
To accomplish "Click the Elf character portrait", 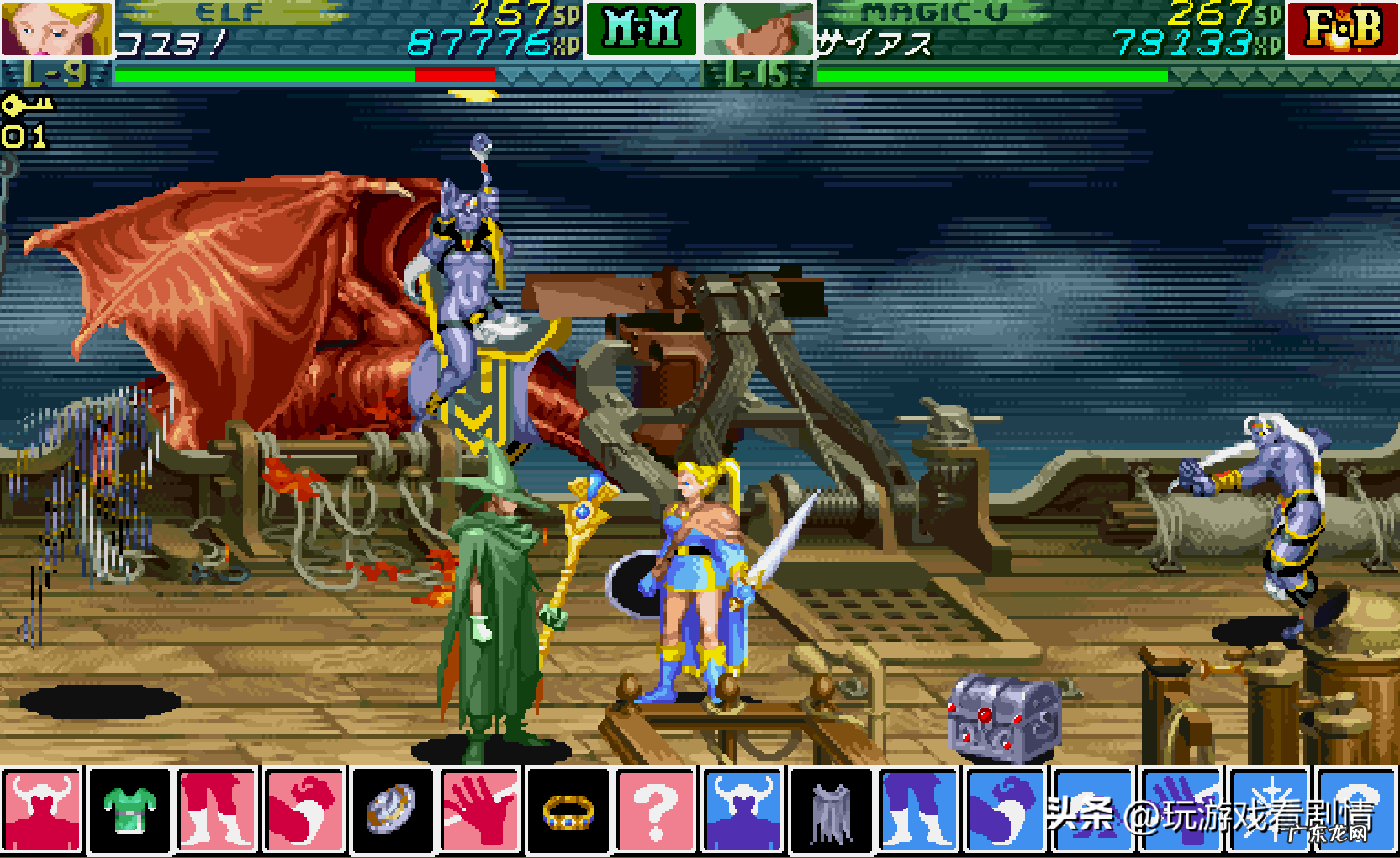I will 55,29.
